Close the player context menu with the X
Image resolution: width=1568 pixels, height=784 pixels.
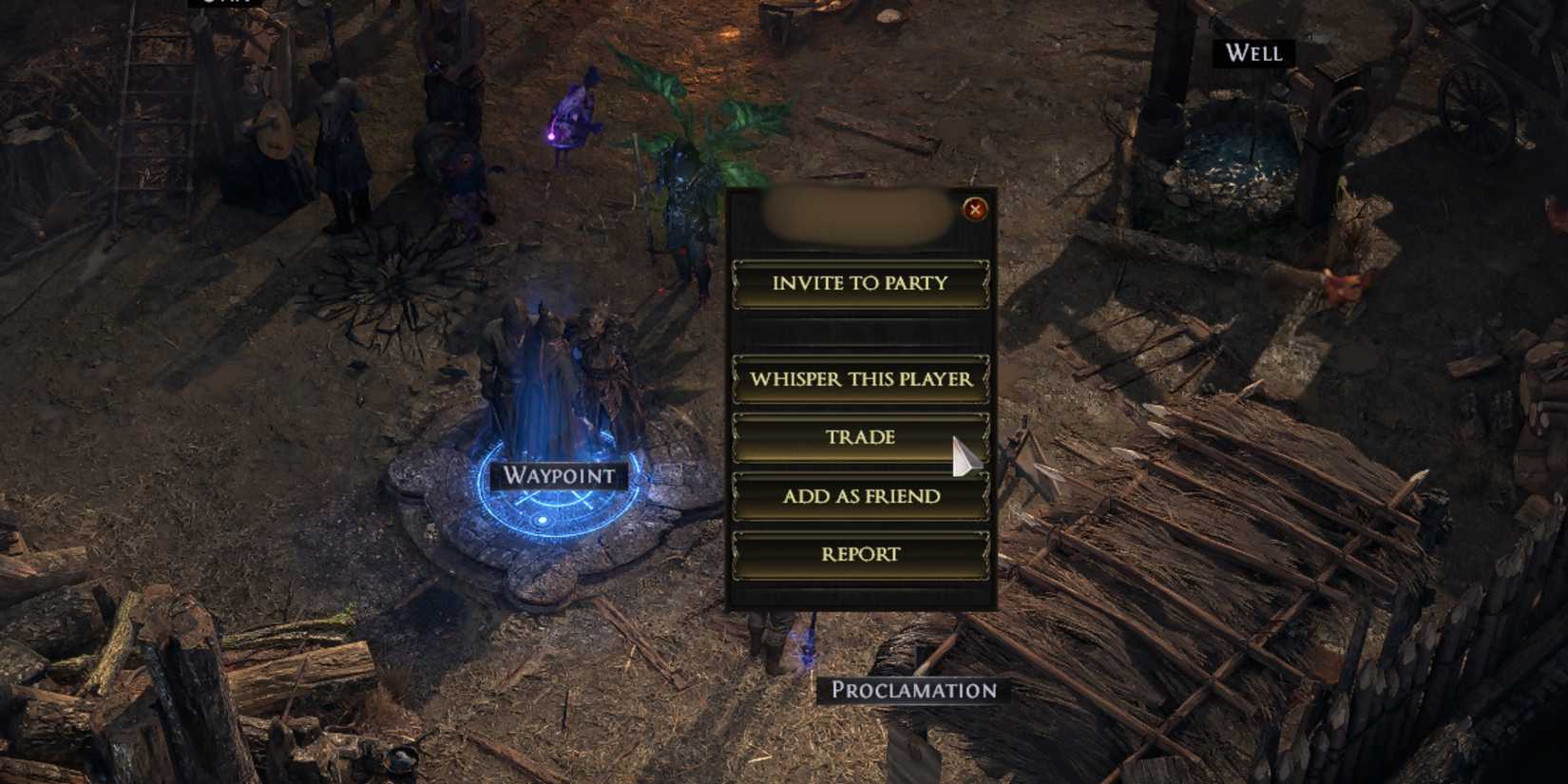(x=974, y=212)
